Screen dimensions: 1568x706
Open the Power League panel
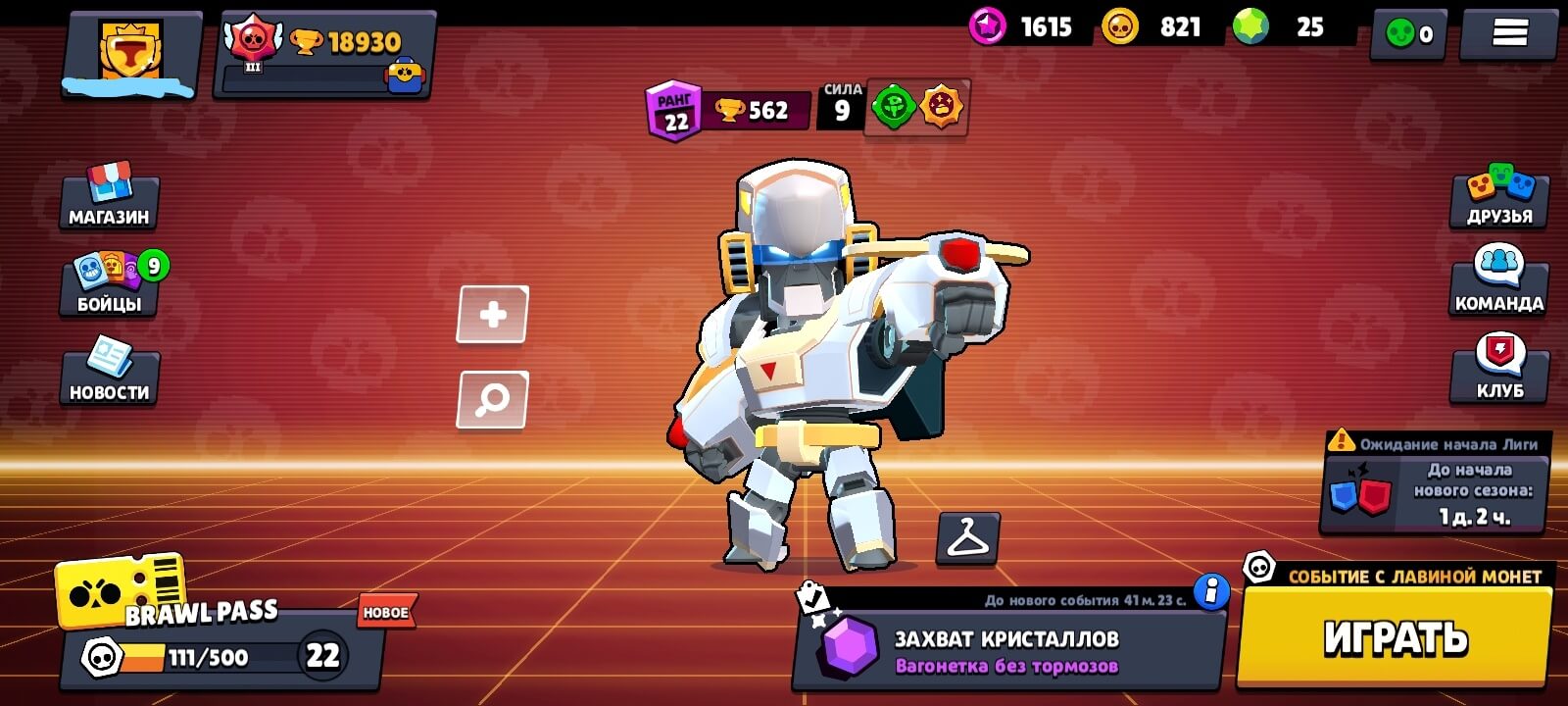click(x=1435, y=483)
